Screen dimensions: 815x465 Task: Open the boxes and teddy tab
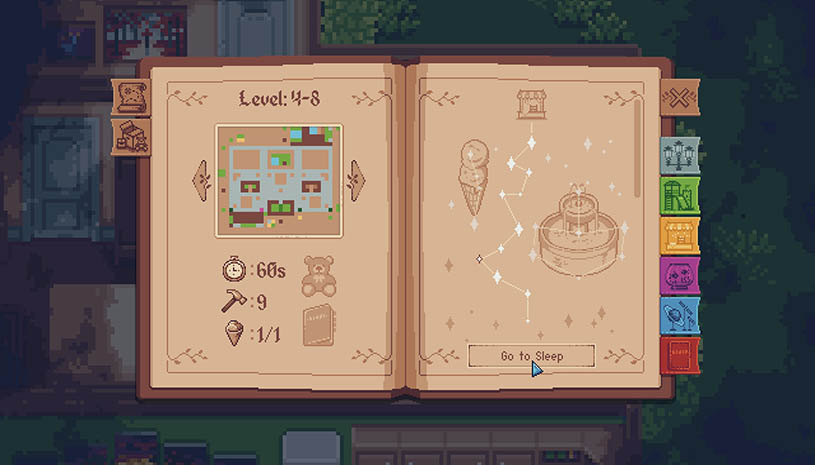coord(131,137)
